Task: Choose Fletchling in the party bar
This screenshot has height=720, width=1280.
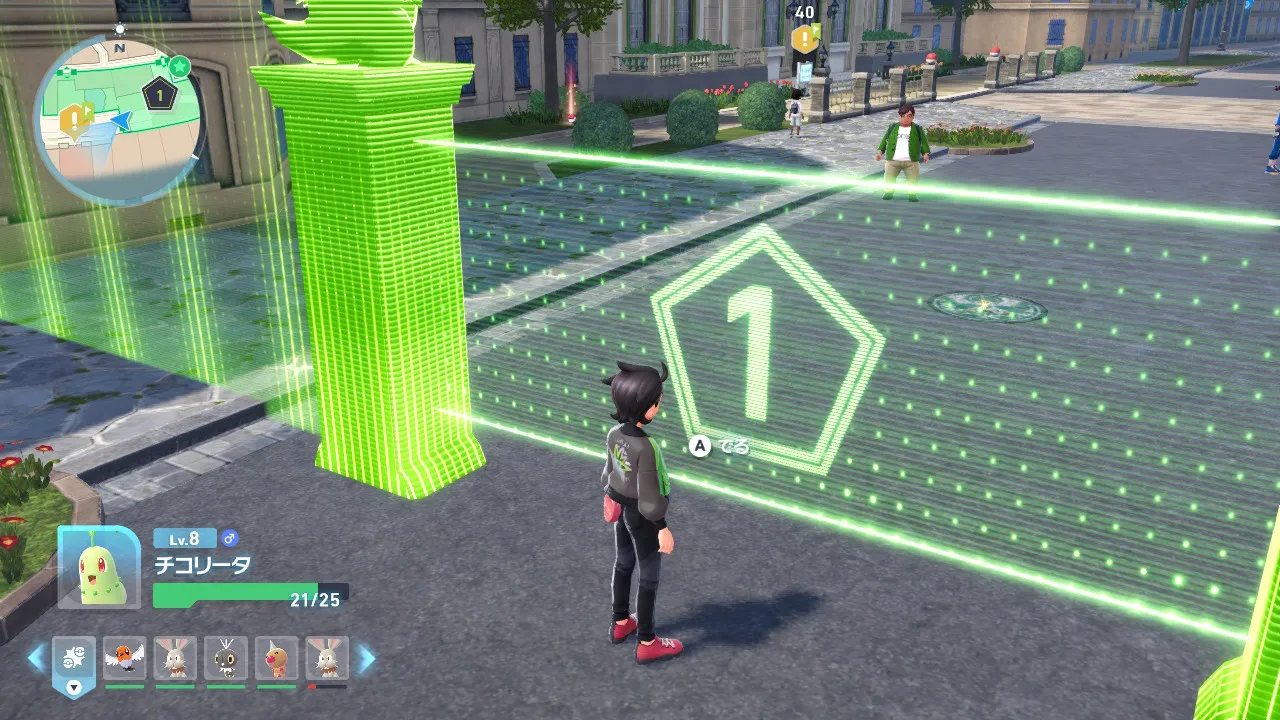Action: (124, 658)
